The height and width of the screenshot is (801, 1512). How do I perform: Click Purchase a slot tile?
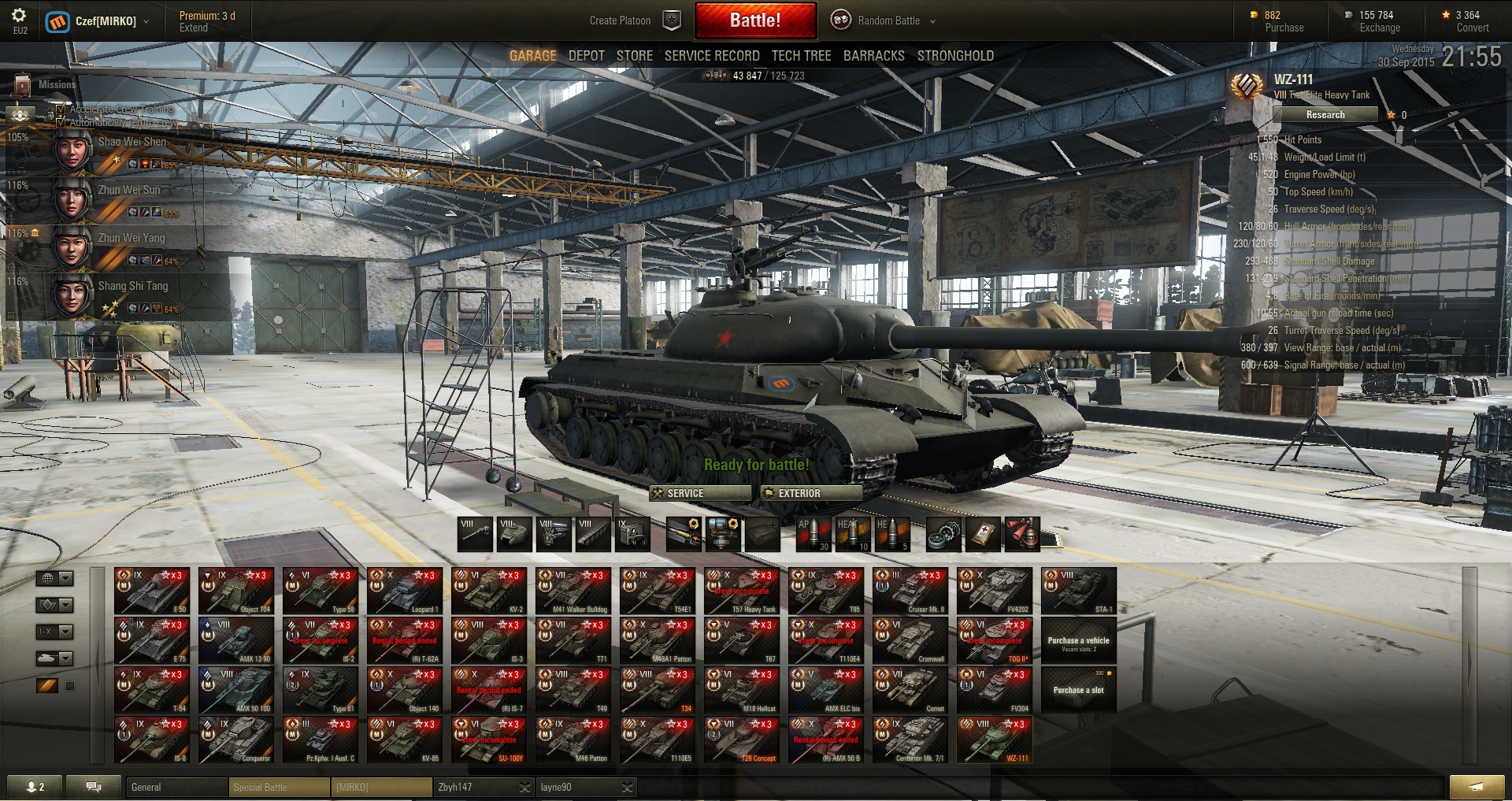coord(1078,690)
